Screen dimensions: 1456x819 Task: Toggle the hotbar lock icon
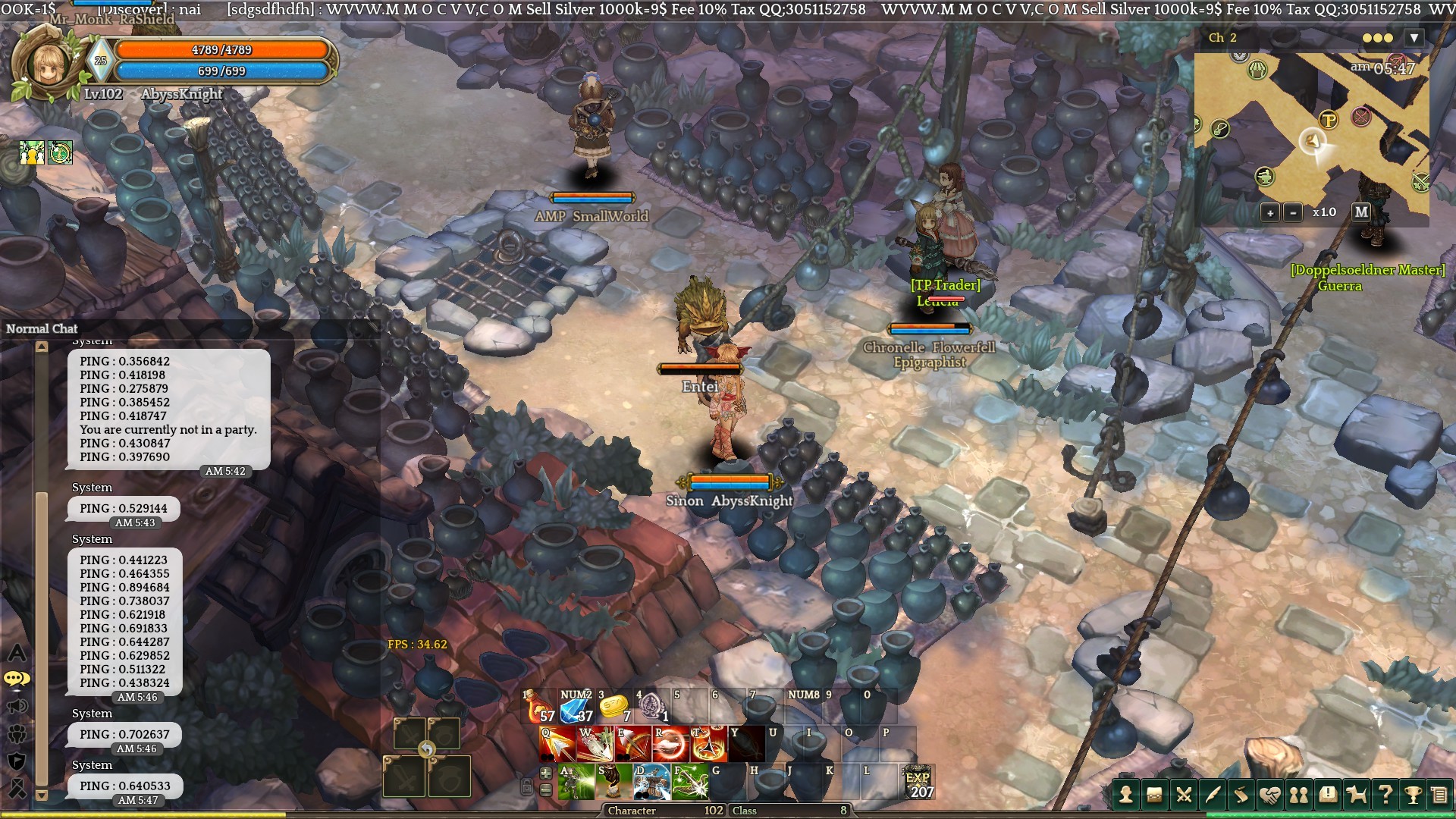click(526, 786)
